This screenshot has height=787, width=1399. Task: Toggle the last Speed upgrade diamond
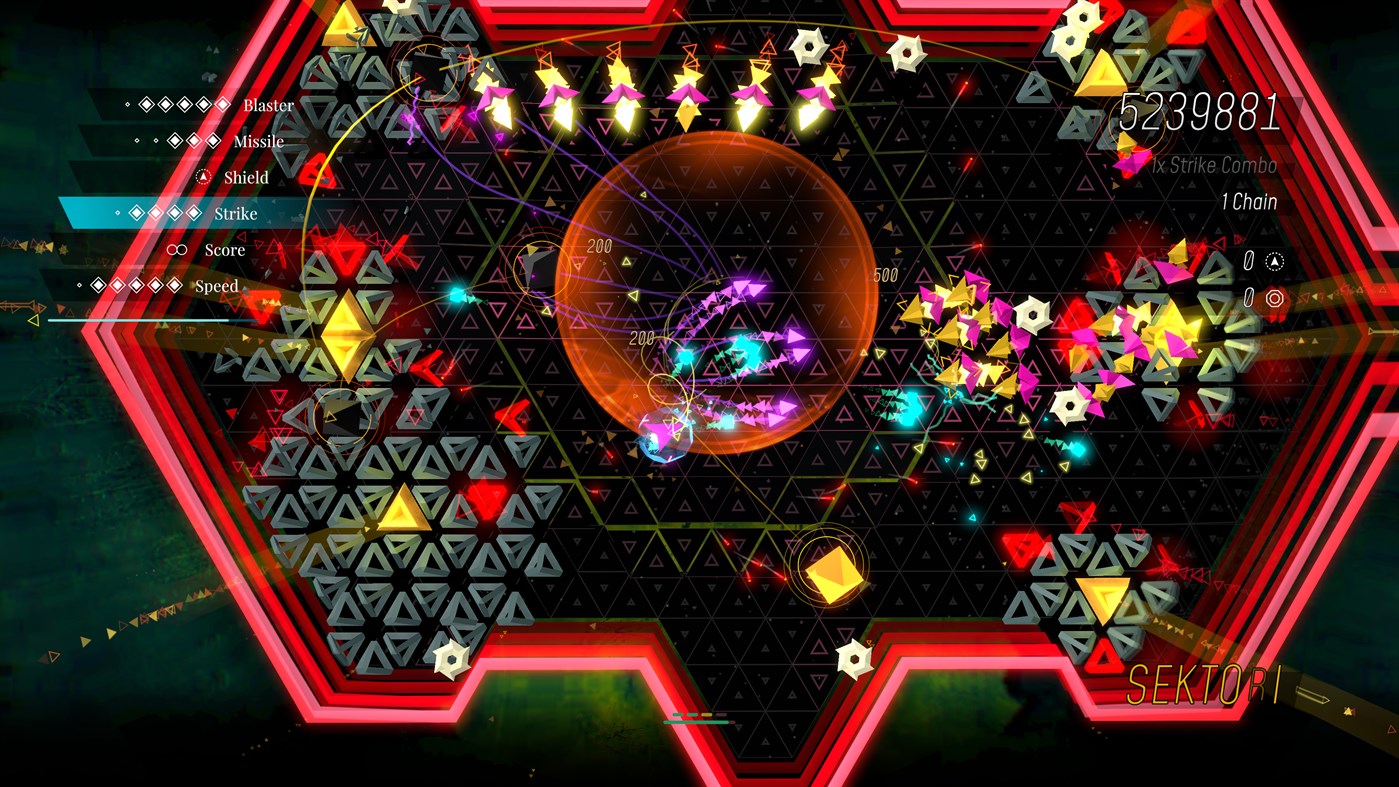[174, 283]
